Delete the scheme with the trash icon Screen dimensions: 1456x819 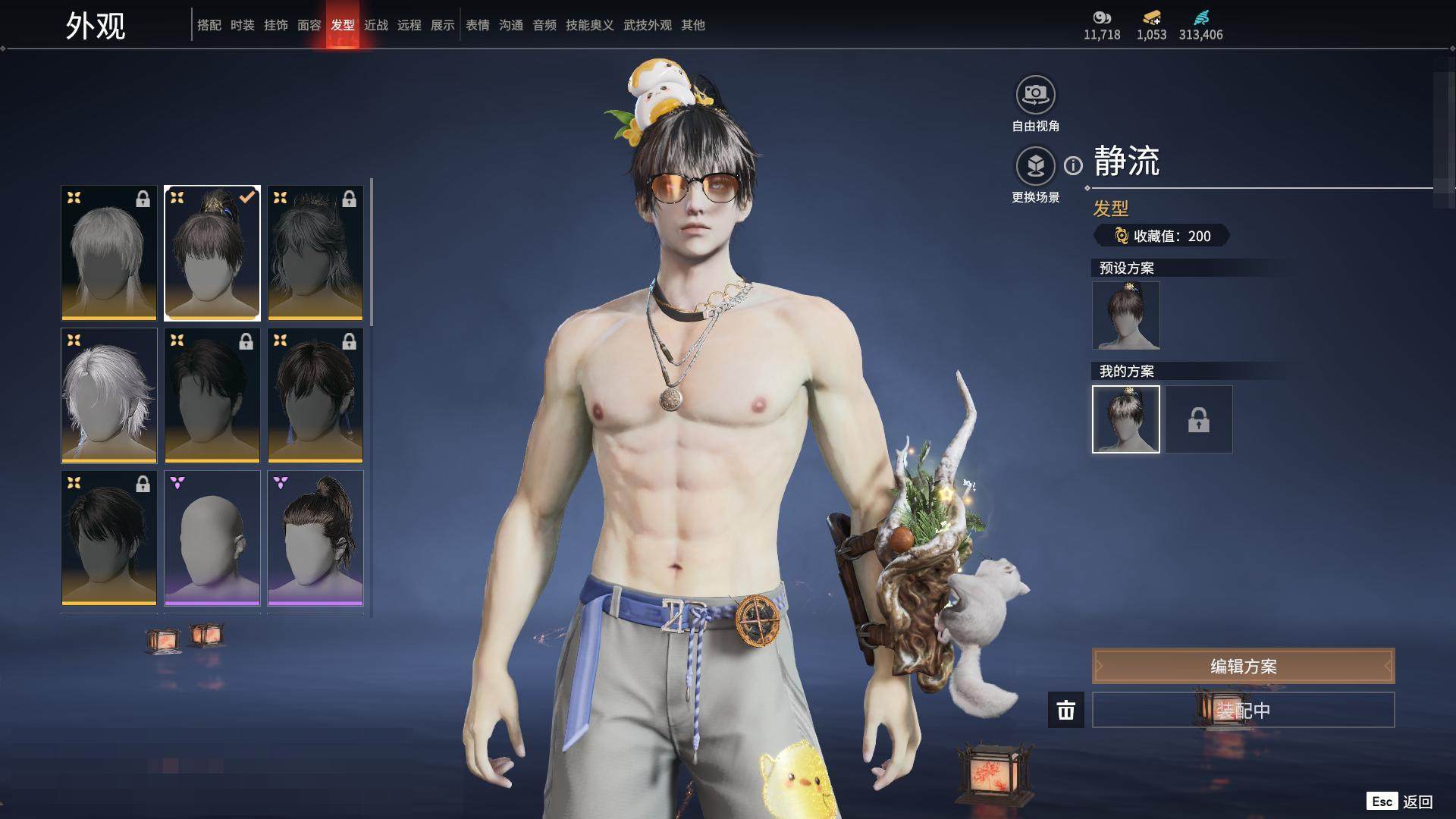[1066, 710]
